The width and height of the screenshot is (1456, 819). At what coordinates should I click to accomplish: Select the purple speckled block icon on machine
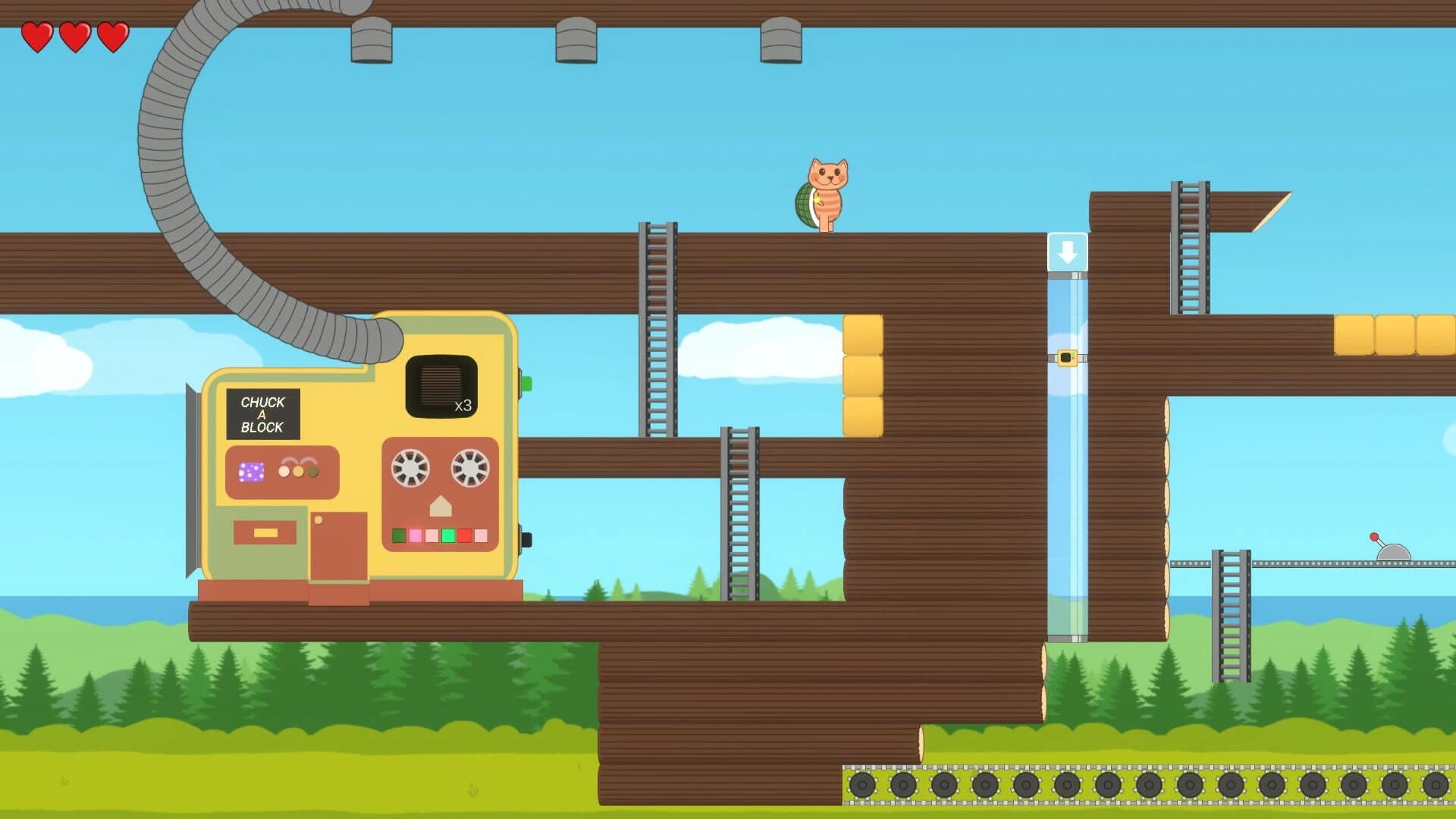[x=250, y=472]
